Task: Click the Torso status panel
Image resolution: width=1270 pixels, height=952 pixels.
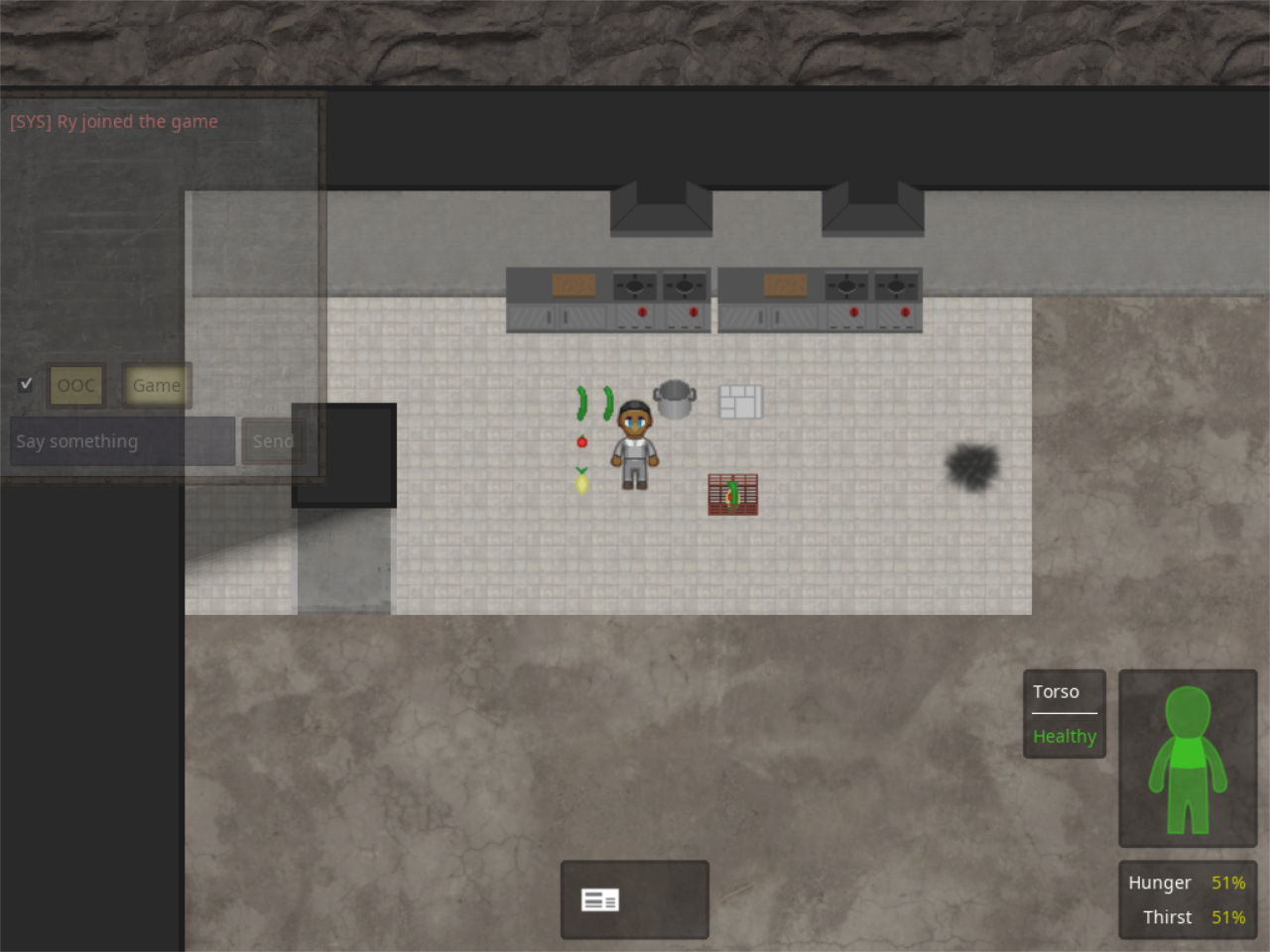Action: [x=1064, y=714]
